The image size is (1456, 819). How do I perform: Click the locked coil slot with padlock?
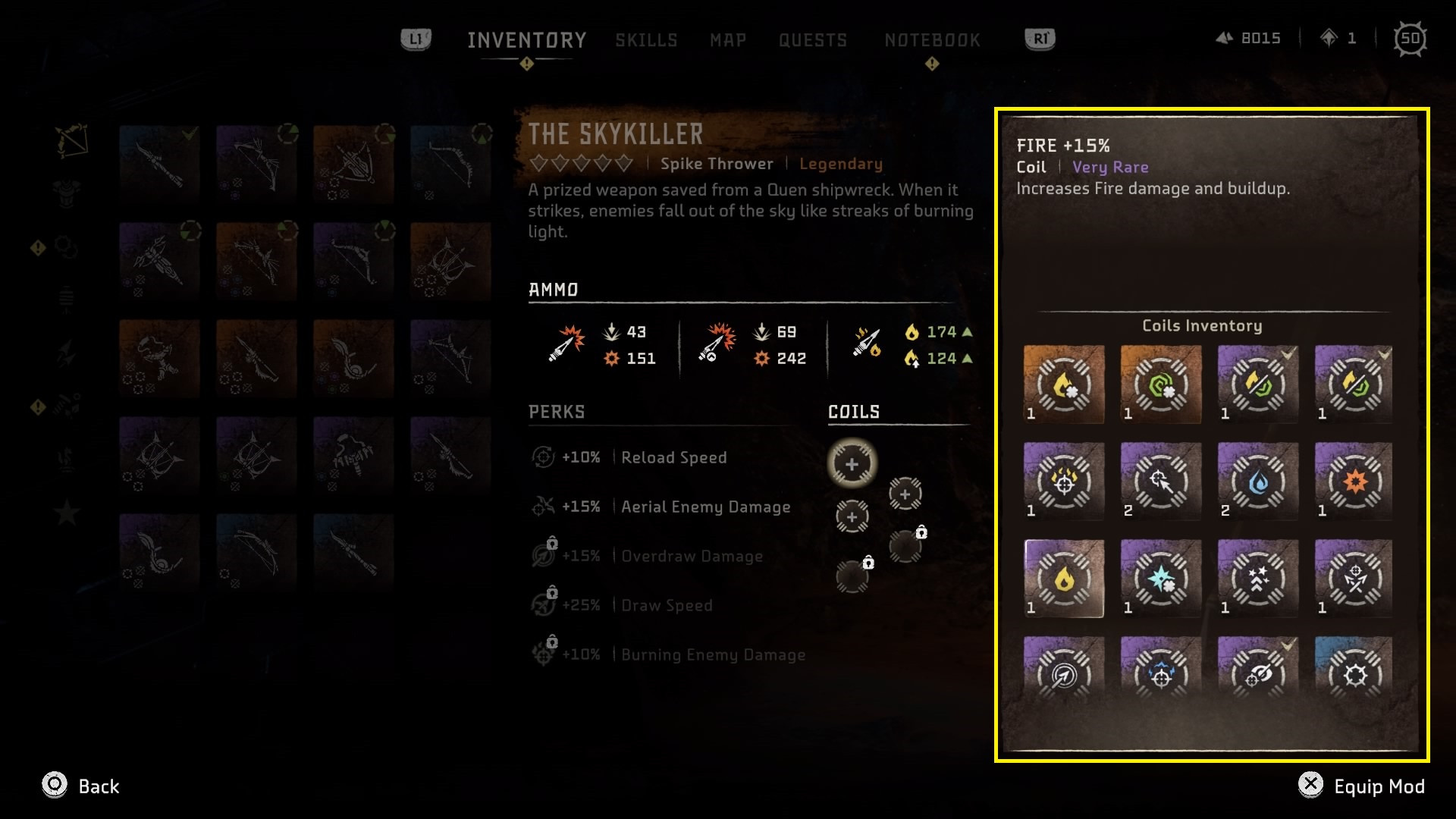(905, 544)
